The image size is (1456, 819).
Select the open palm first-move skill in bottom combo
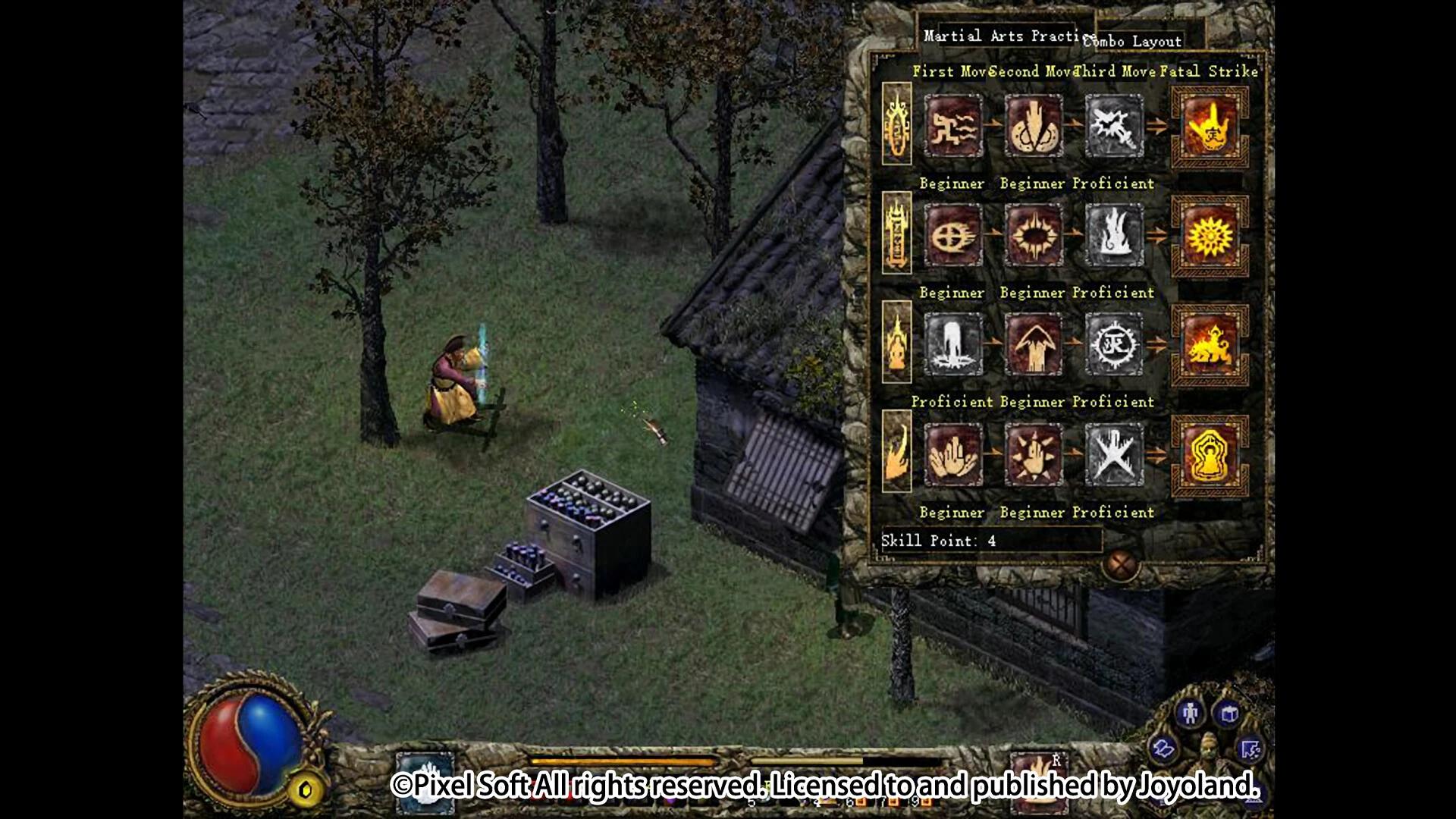953,455
